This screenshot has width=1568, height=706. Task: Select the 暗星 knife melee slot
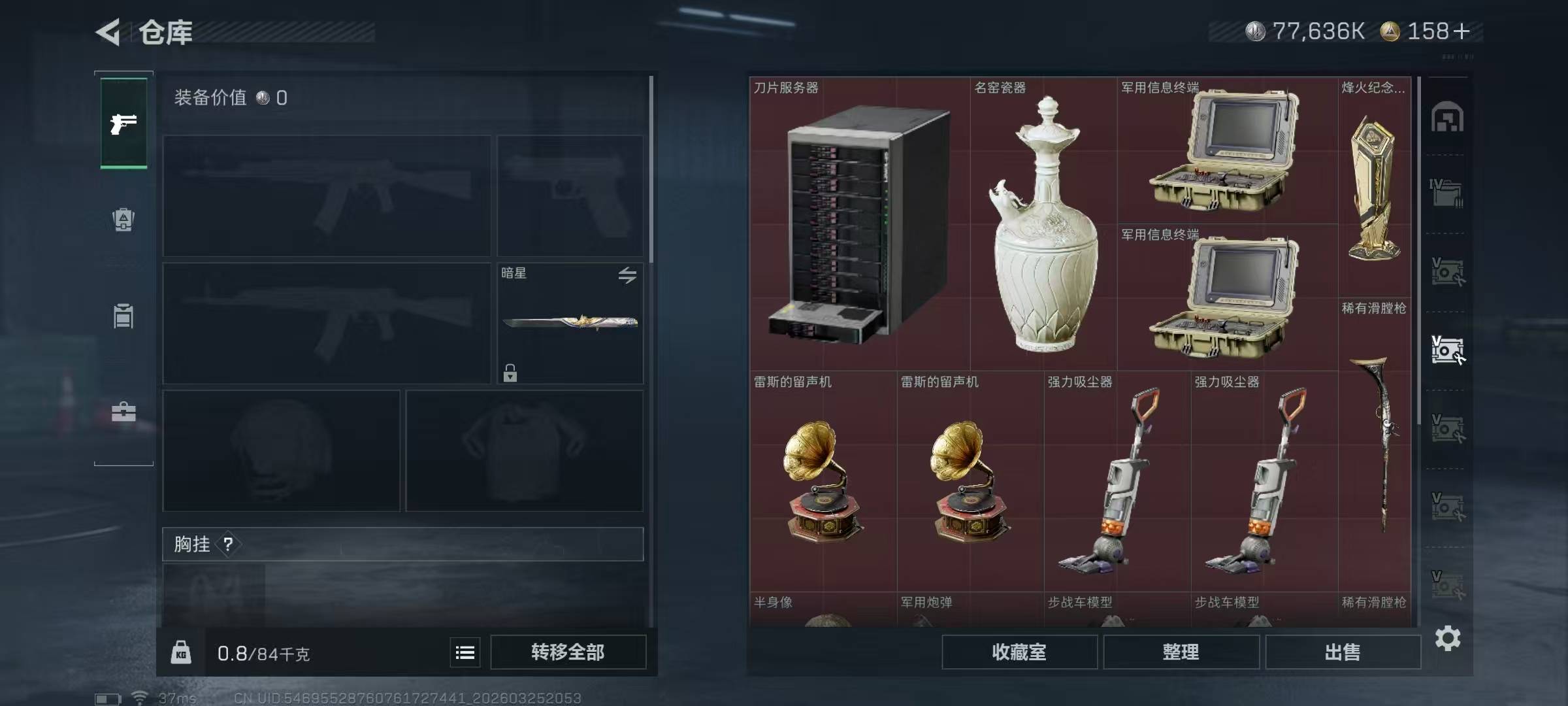pos(570,323)
